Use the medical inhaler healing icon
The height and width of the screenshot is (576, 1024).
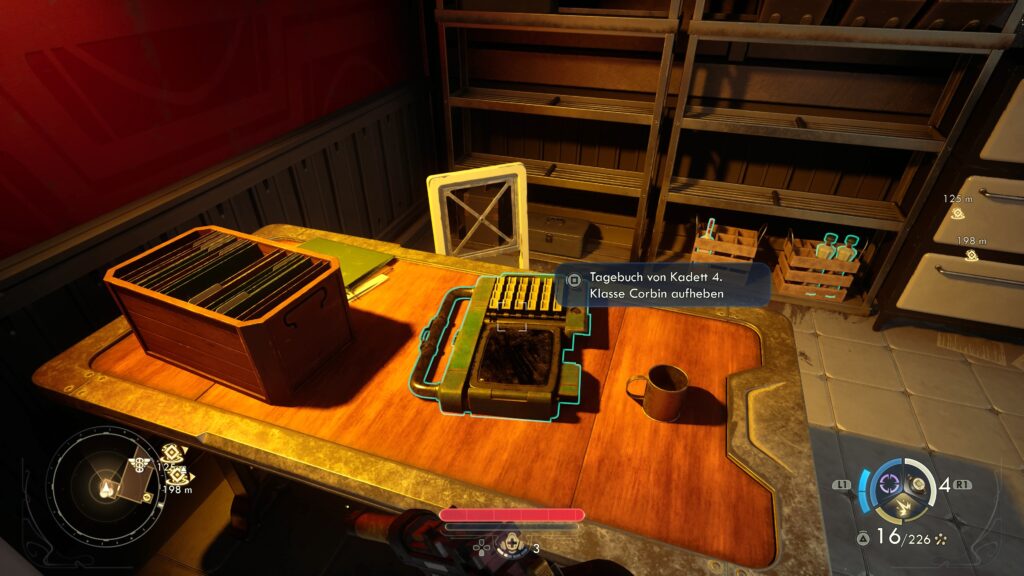pos(512,545)
